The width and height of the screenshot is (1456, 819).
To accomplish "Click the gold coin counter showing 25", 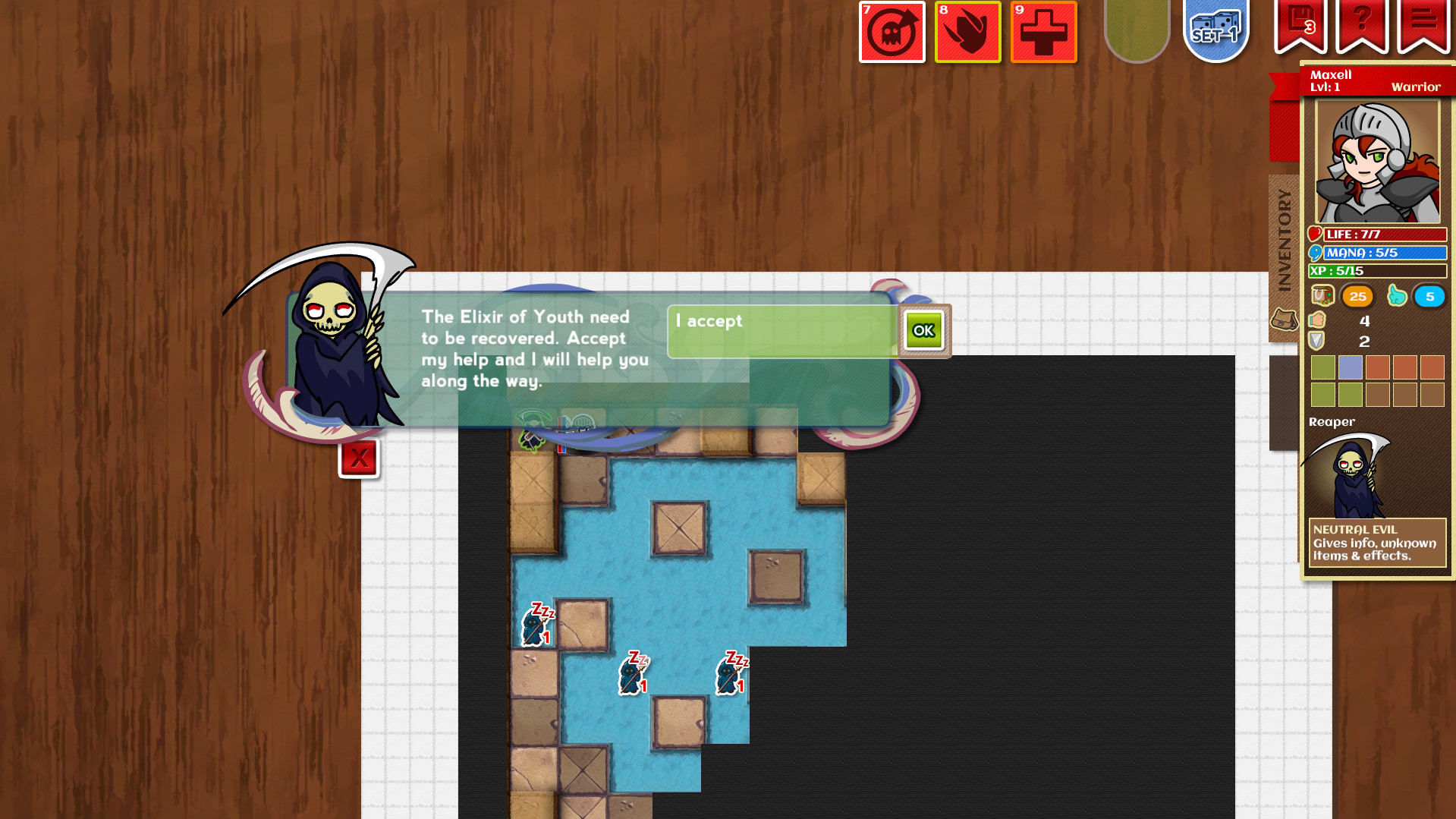I will point(1357,297).
